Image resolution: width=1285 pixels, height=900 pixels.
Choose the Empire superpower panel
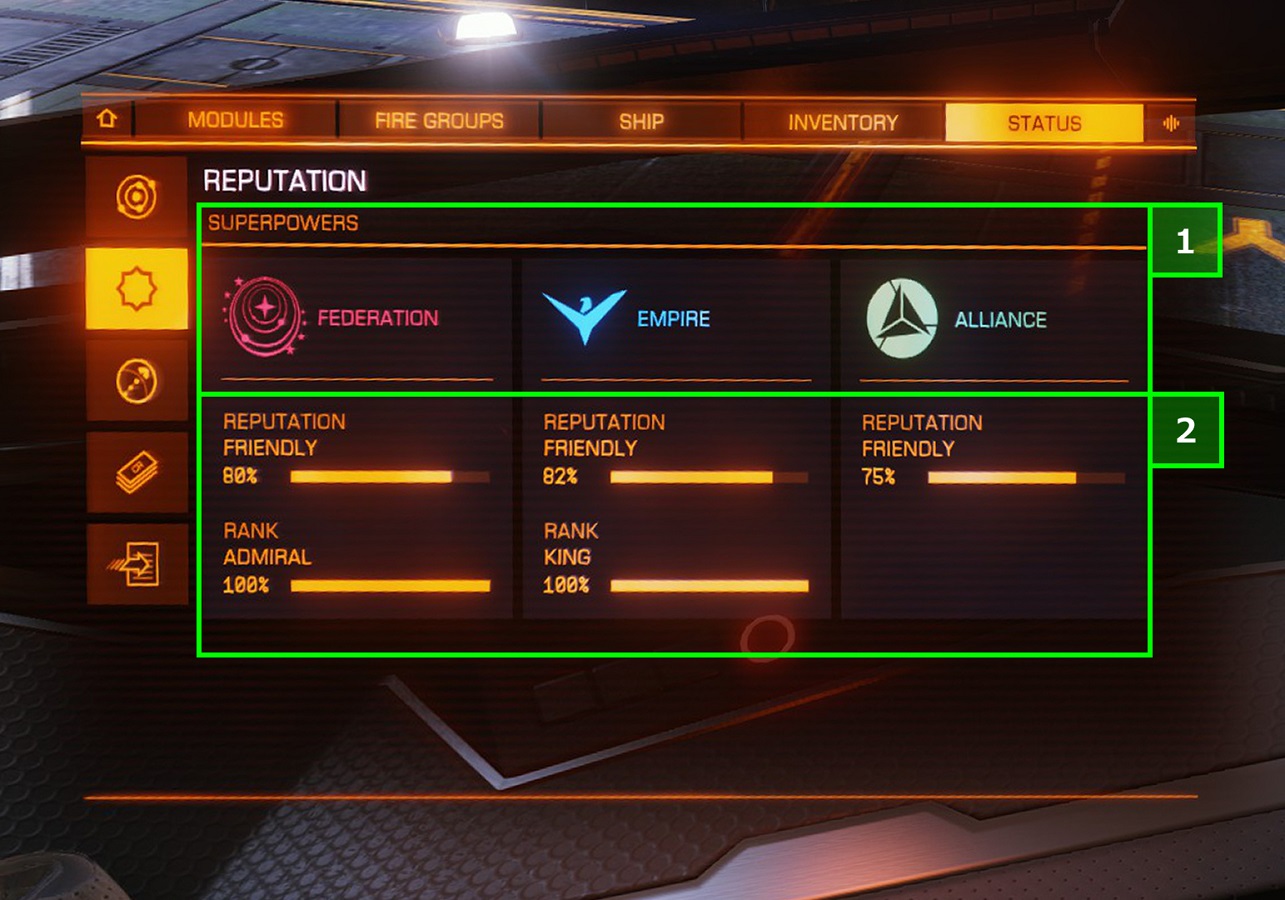pos(676,320)
